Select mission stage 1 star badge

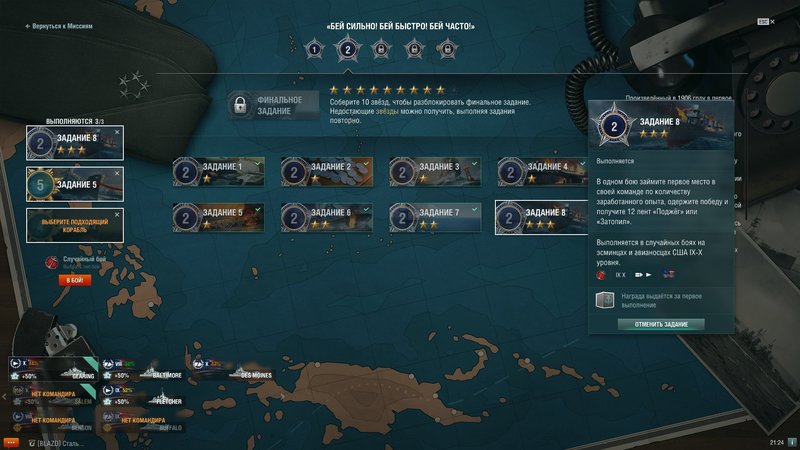314,48
